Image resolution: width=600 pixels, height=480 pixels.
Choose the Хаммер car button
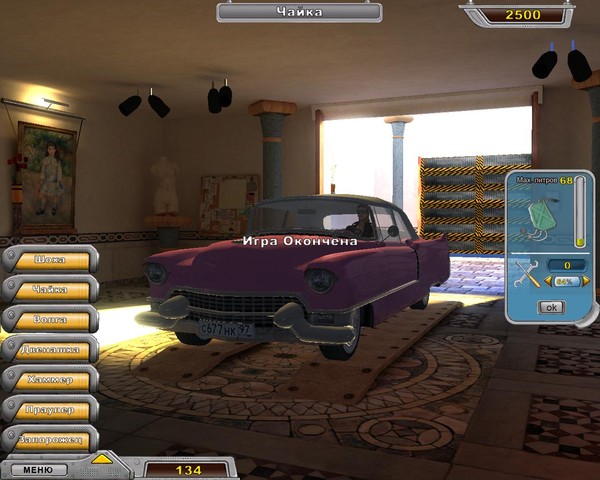coord(50,379)
